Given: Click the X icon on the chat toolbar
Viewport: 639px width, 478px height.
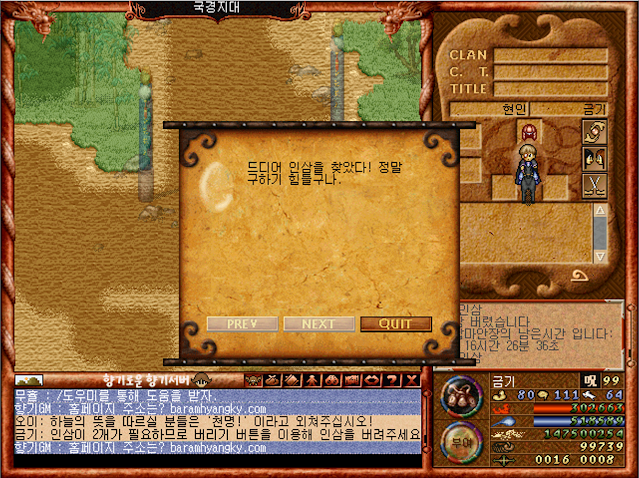Looking at the screenshot, I should [412, 380].
